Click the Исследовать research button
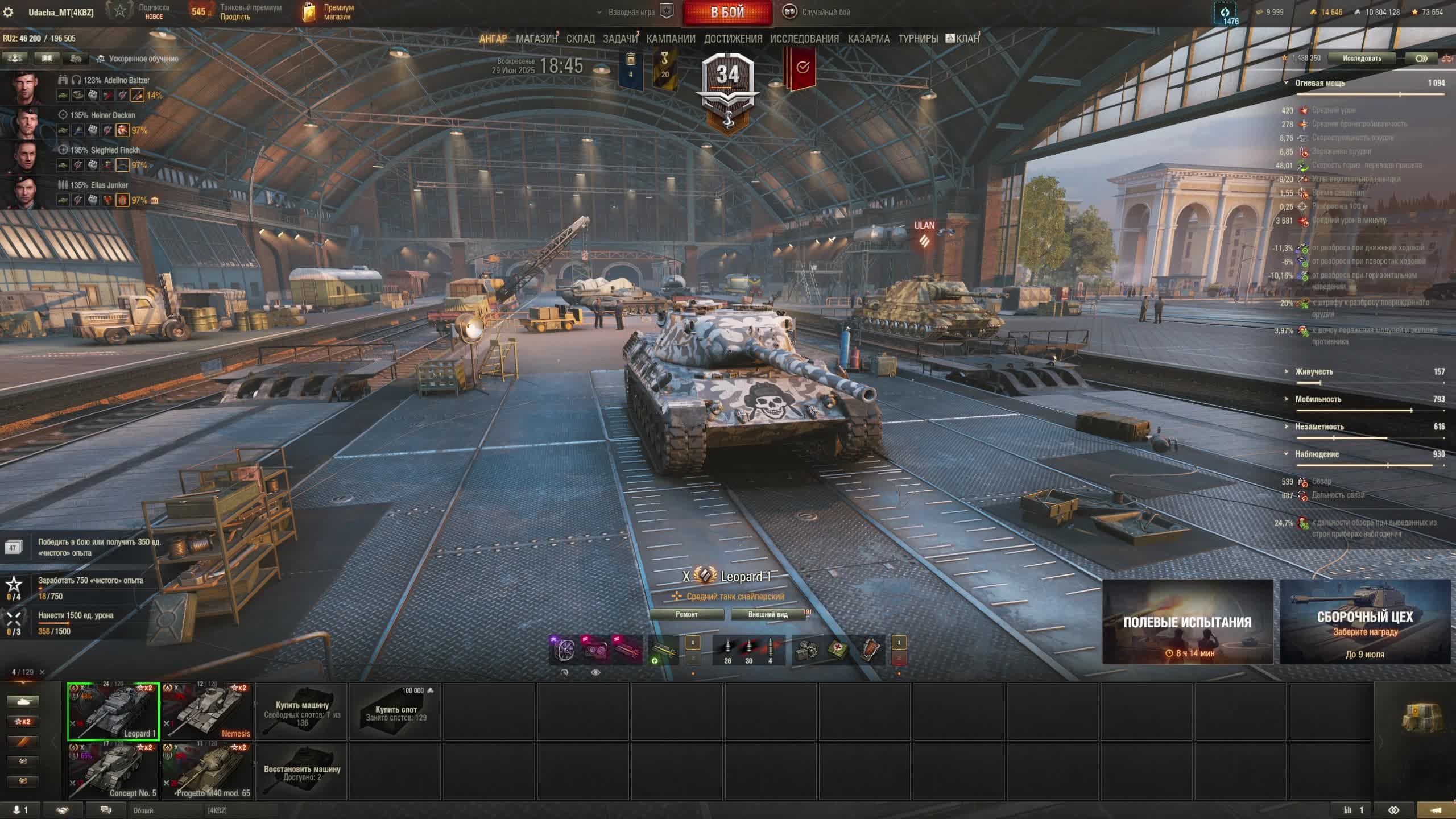Viewport: 1456px width, 819px height. [1362, 58]
